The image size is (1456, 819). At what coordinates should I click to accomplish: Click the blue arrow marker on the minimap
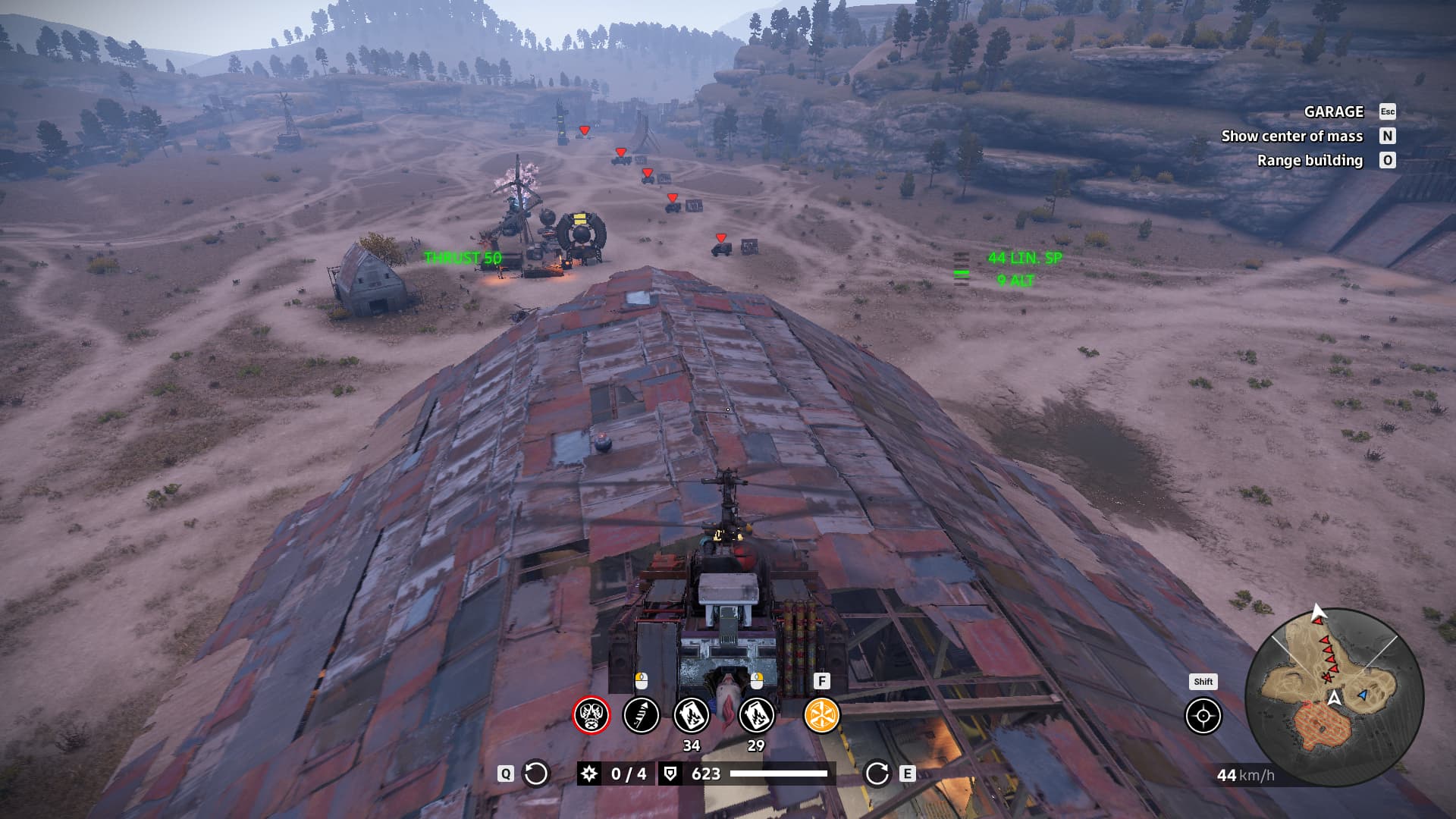1363,695
